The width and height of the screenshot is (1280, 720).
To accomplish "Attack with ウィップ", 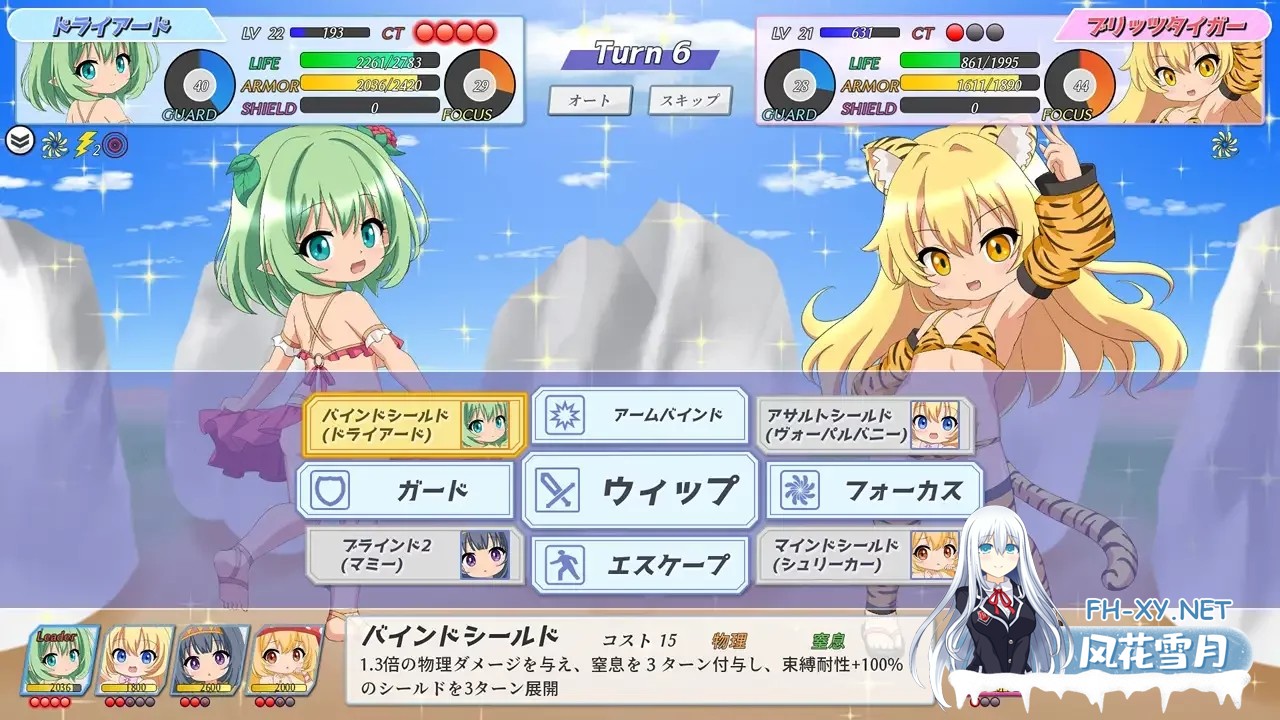I will pos(640,491).
